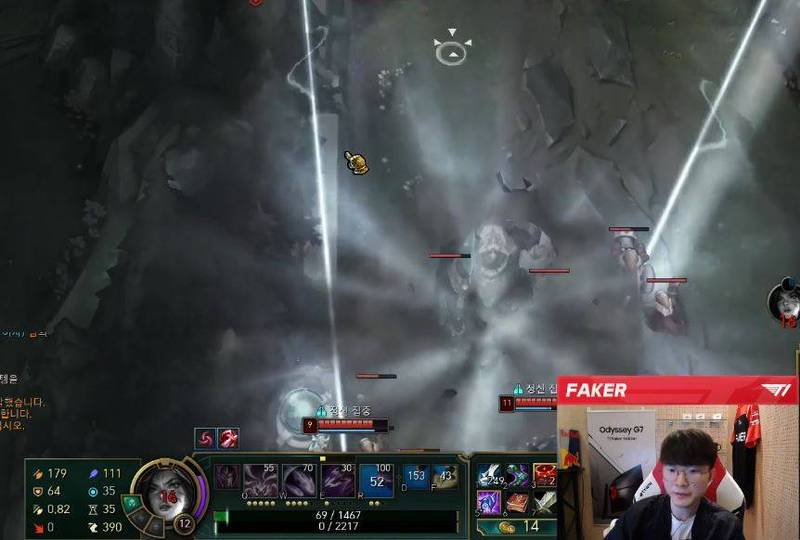Choose the R ultimate ability icon
Image resolution: width=800 pixels, height=540 pixels.
[x=376, y=480]
